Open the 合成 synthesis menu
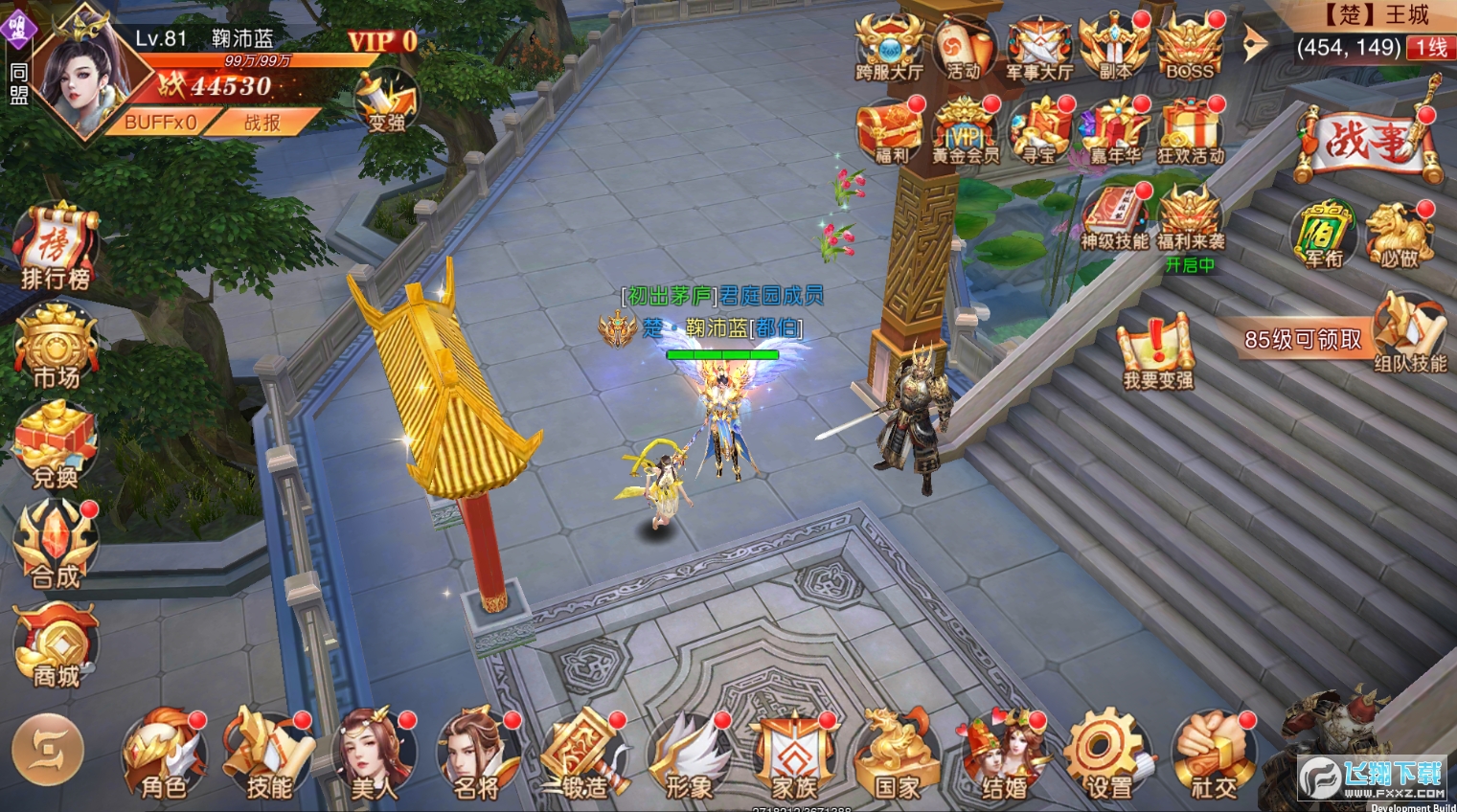 coord(56,545)
